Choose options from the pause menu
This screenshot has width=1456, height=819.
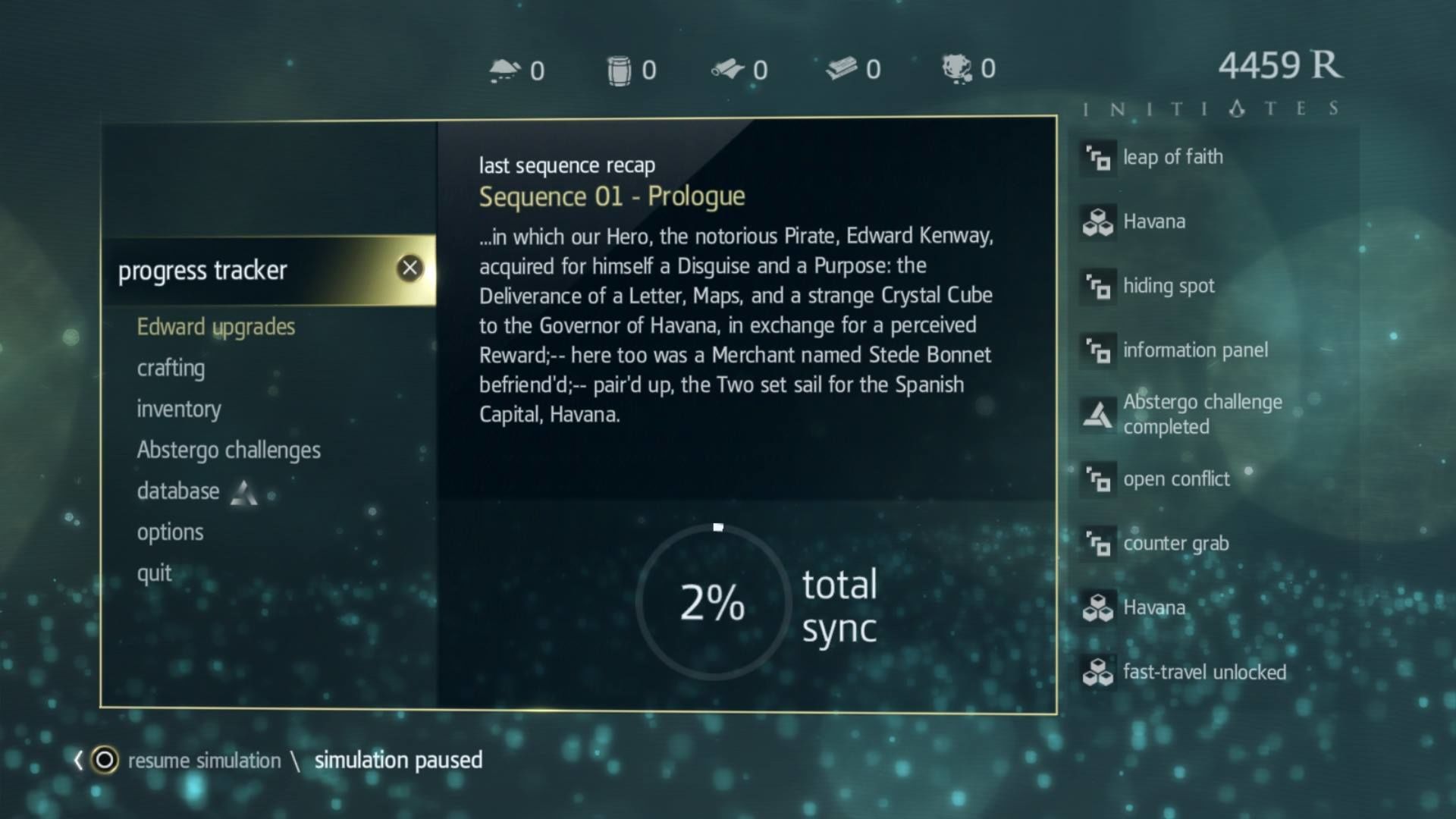click(x=170, y=532)
